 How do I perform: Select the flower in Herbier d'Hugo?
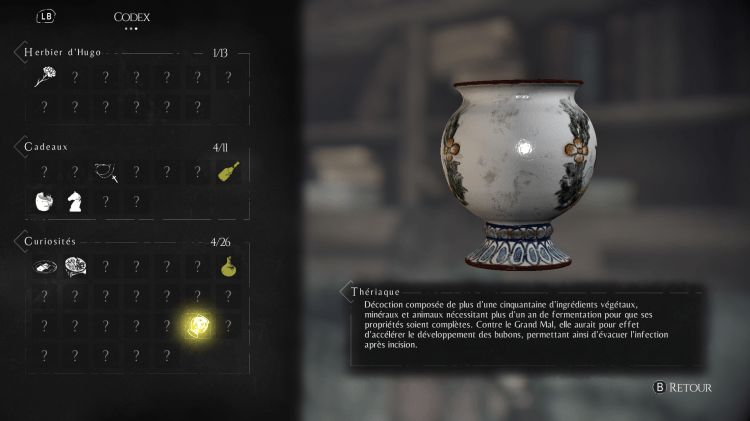coord(43,77)
